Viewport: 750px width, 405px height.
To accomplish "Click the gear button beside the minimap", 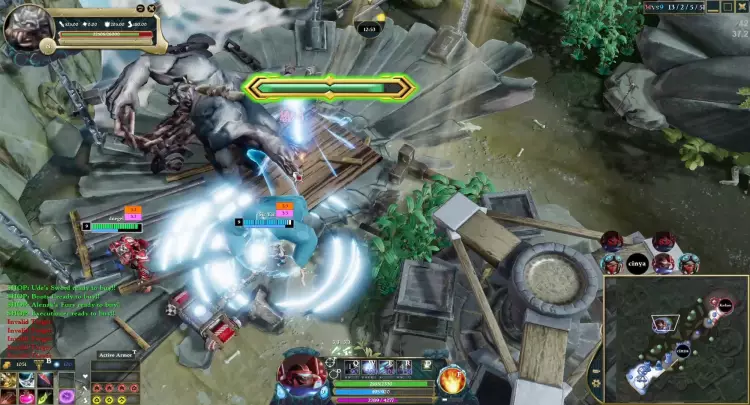I will coord(596,380).
